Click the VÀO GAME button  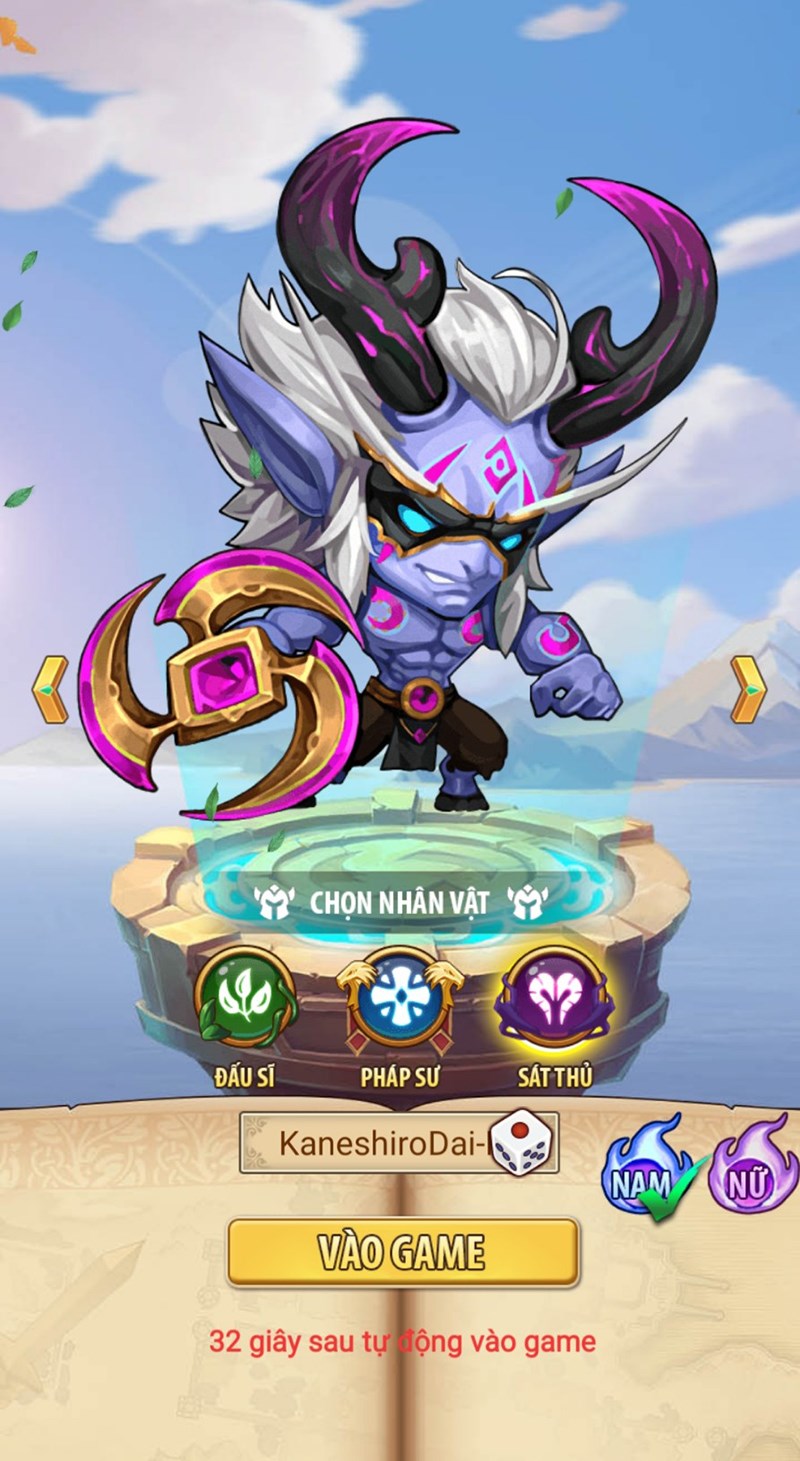(x=402, y=1251)
